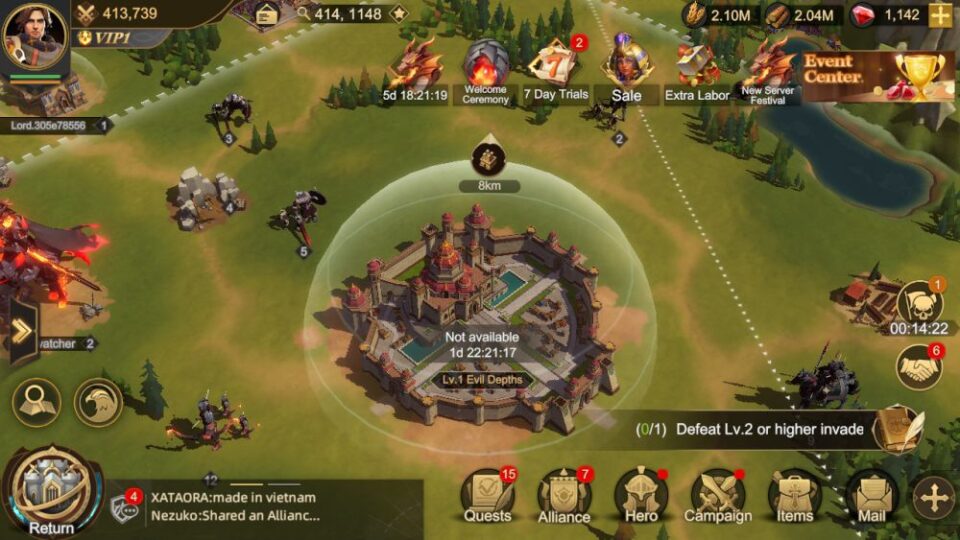Click the gold plus button to buy gems
Viewport: 960px width, 540px height.
[940, 15]
